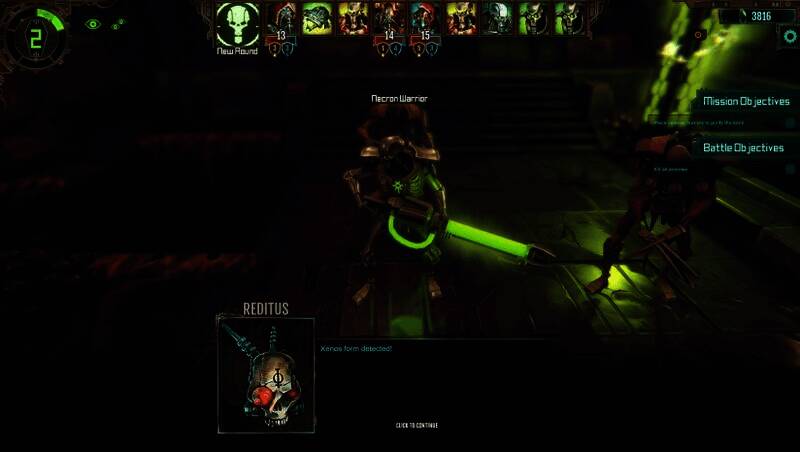Open the settings gear icon
This screenshot has width=800, height=452.
[x=788, y=34]
